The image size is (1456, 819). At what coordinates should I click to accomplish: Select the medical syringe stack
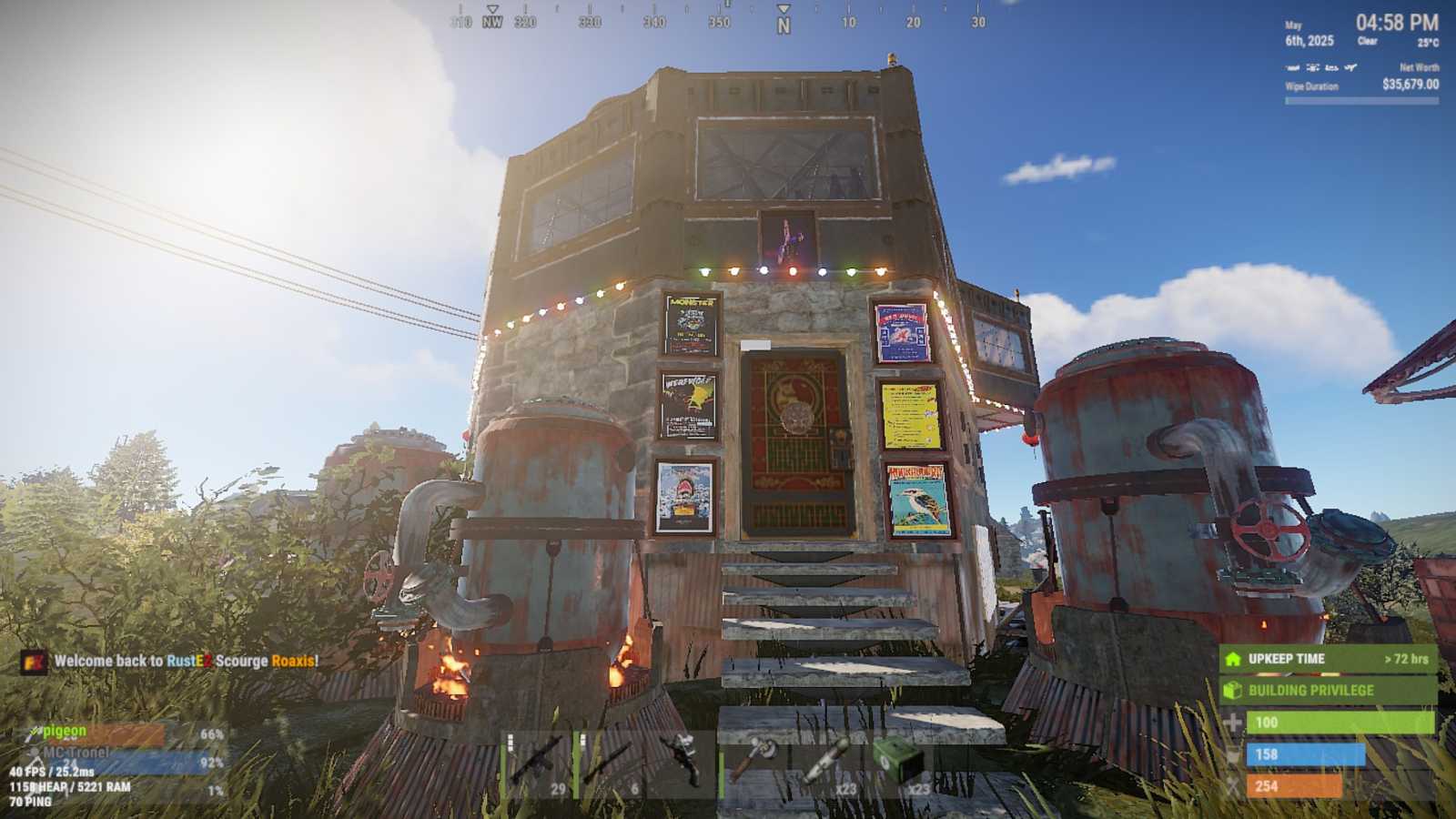[826, 763]
